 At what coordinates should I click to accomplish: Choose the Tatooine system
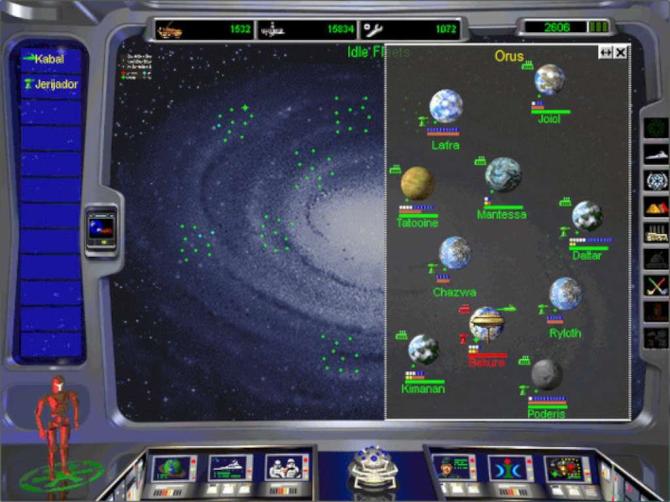pyautogui.click(x=417, y=183)
